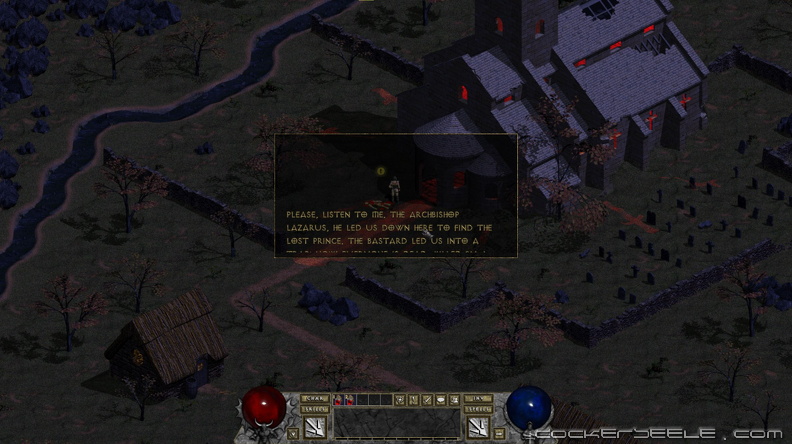Open the SPELLS book button
The width and height of the screenshot is (792, 444).
(x=478, y=409)
